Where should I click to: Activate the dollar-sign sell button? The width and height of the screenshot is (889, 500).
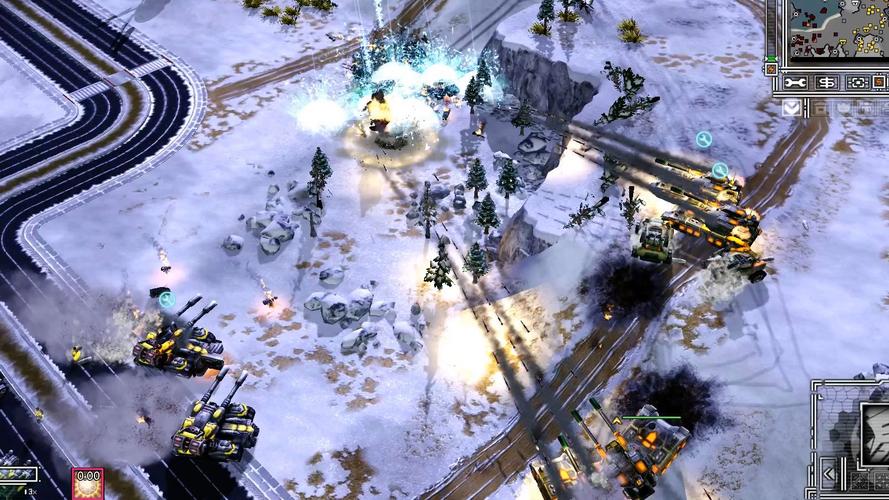827,82
